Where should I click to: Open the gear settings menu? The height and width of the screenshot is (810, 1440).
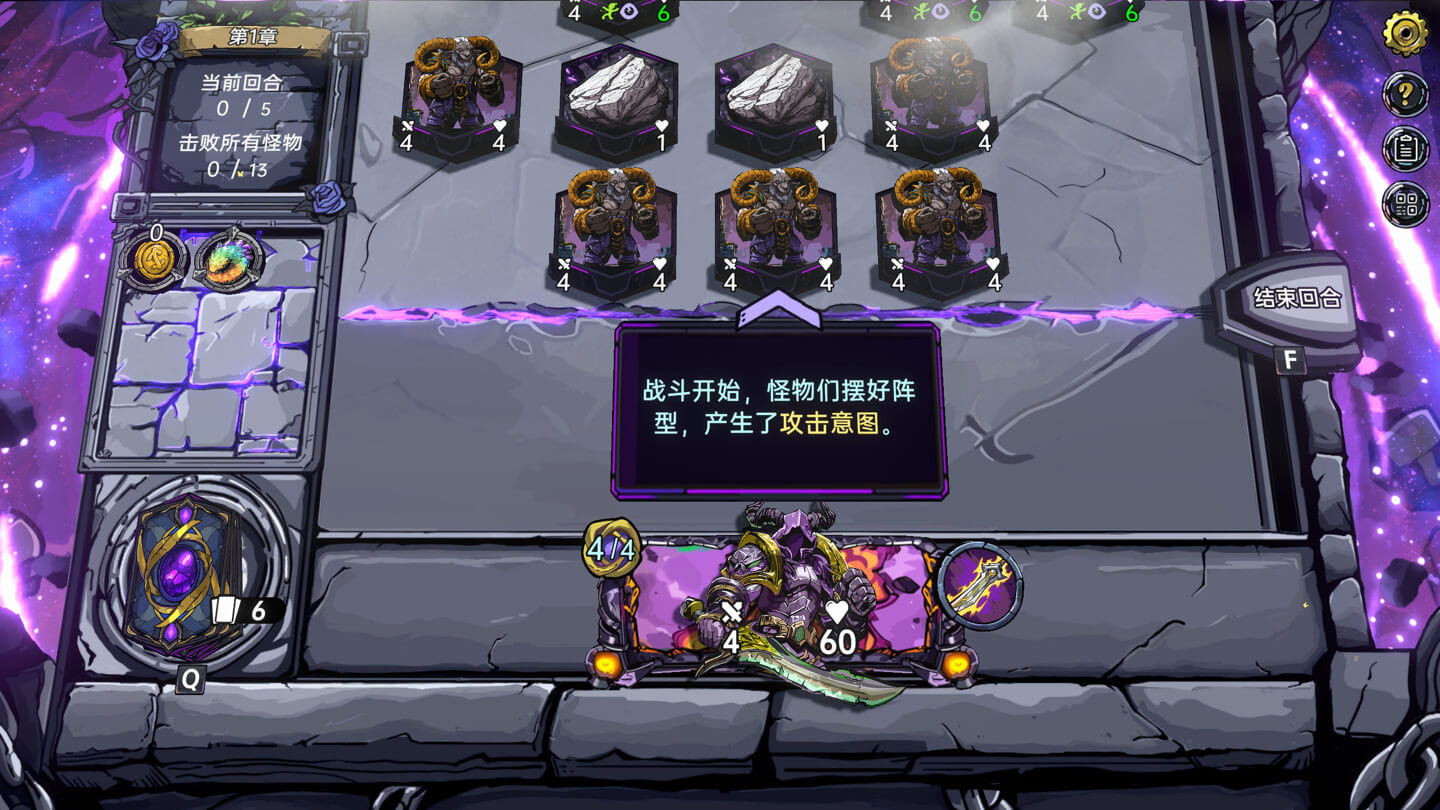pos(1405,33)
